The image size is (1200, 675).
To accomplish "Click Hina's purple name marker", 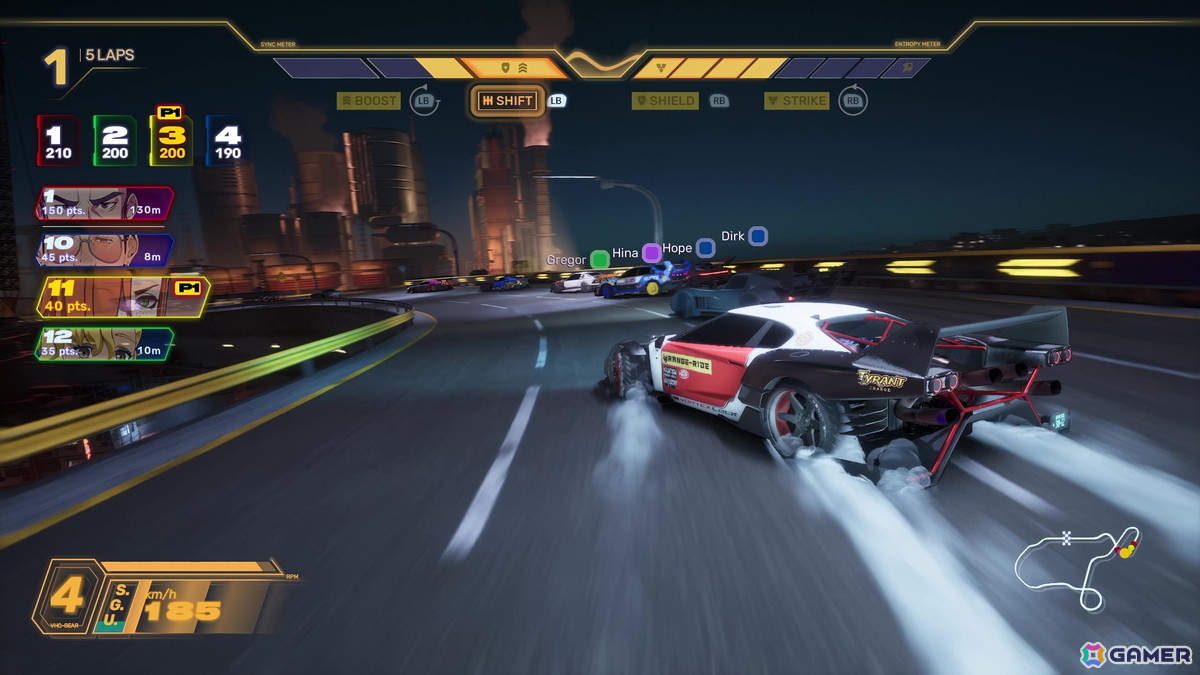I will [652, 253].
